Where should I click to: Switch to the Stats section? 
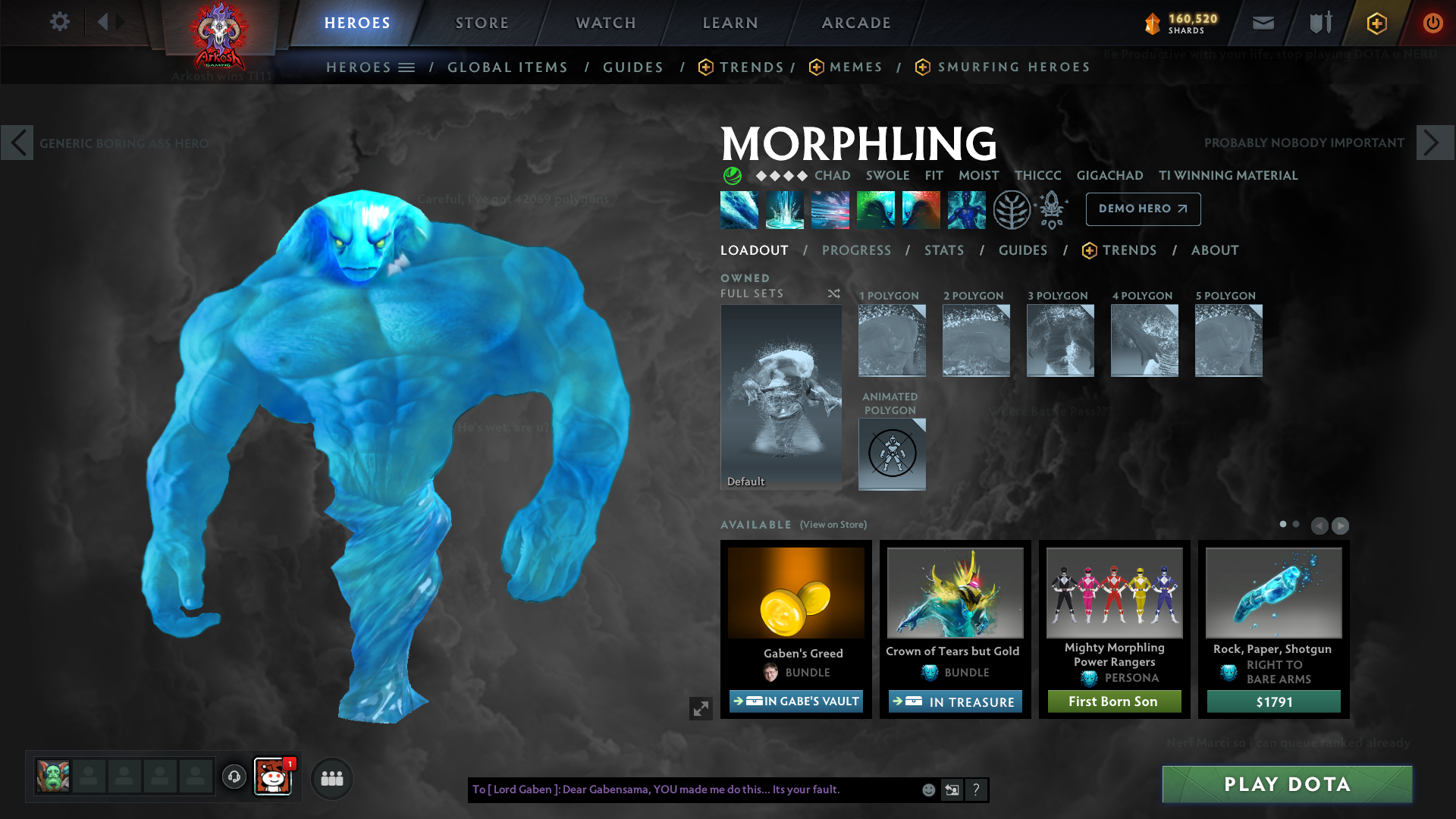[944, 250]
